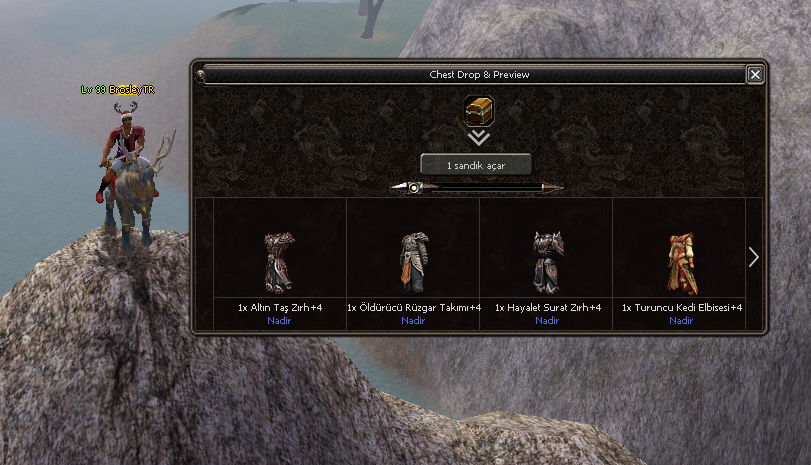Select the treasure chest icon
Viewport: 811px width, 465px height.
(479, 111)
